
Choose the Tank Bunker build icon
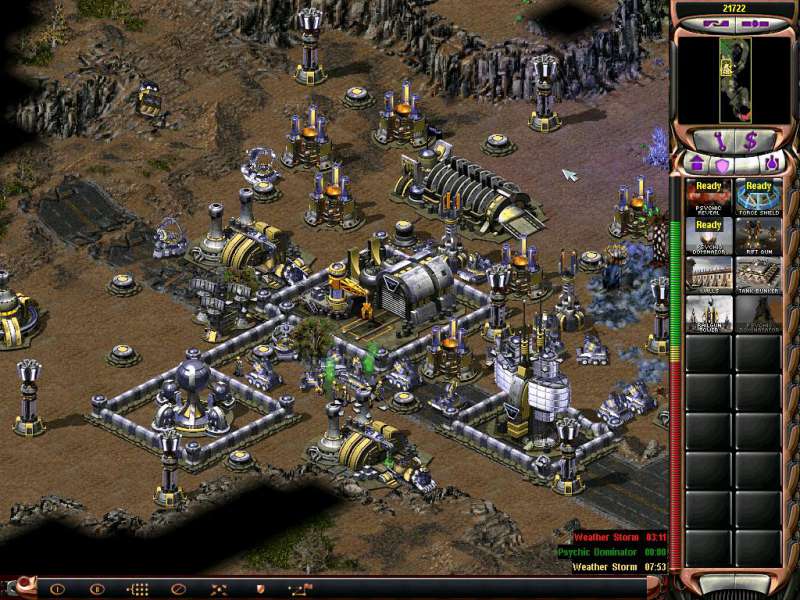(x=759, y=275)
